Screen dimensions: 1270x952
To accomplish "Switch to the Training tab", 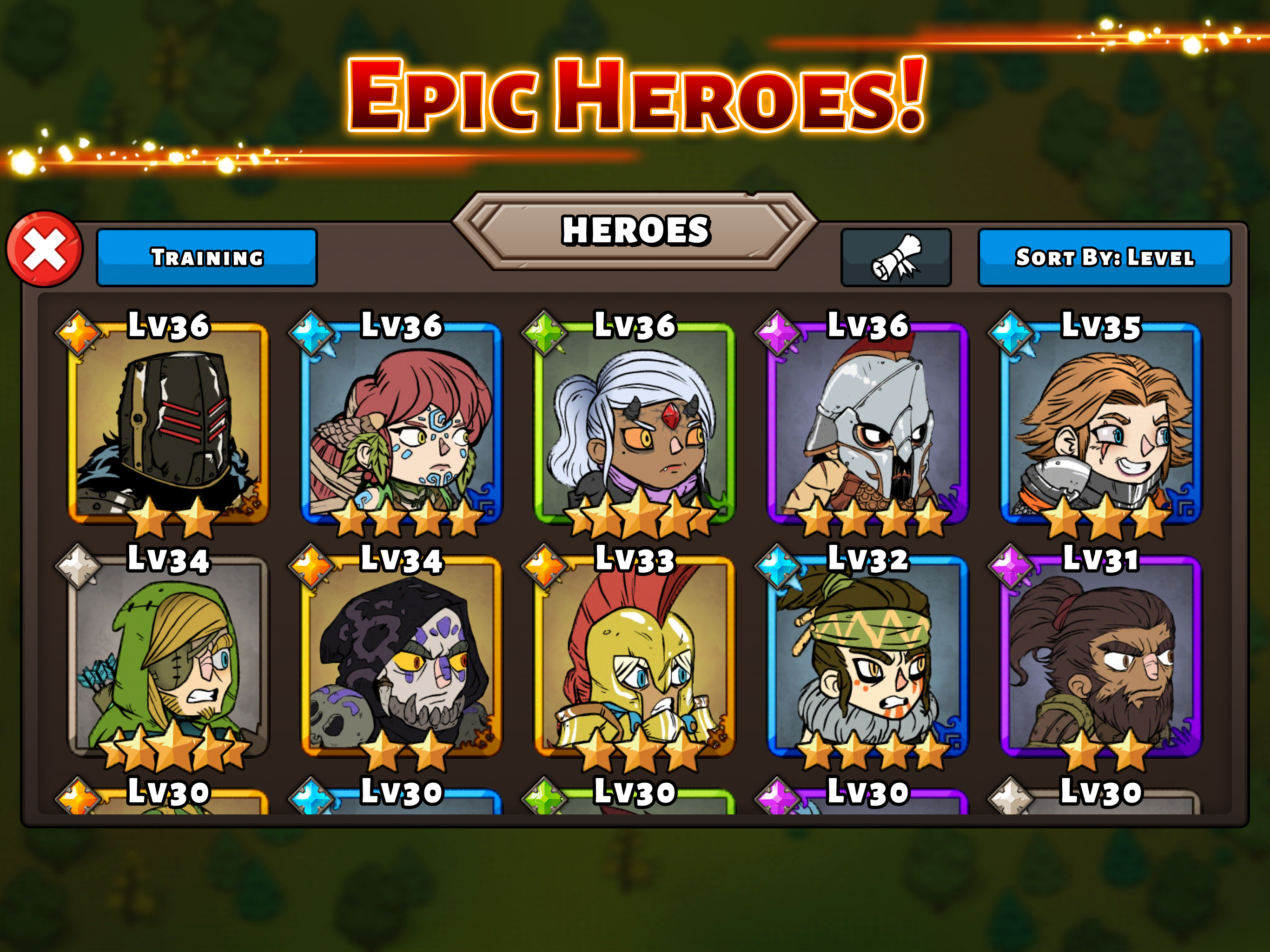I will tap(207, 259).
